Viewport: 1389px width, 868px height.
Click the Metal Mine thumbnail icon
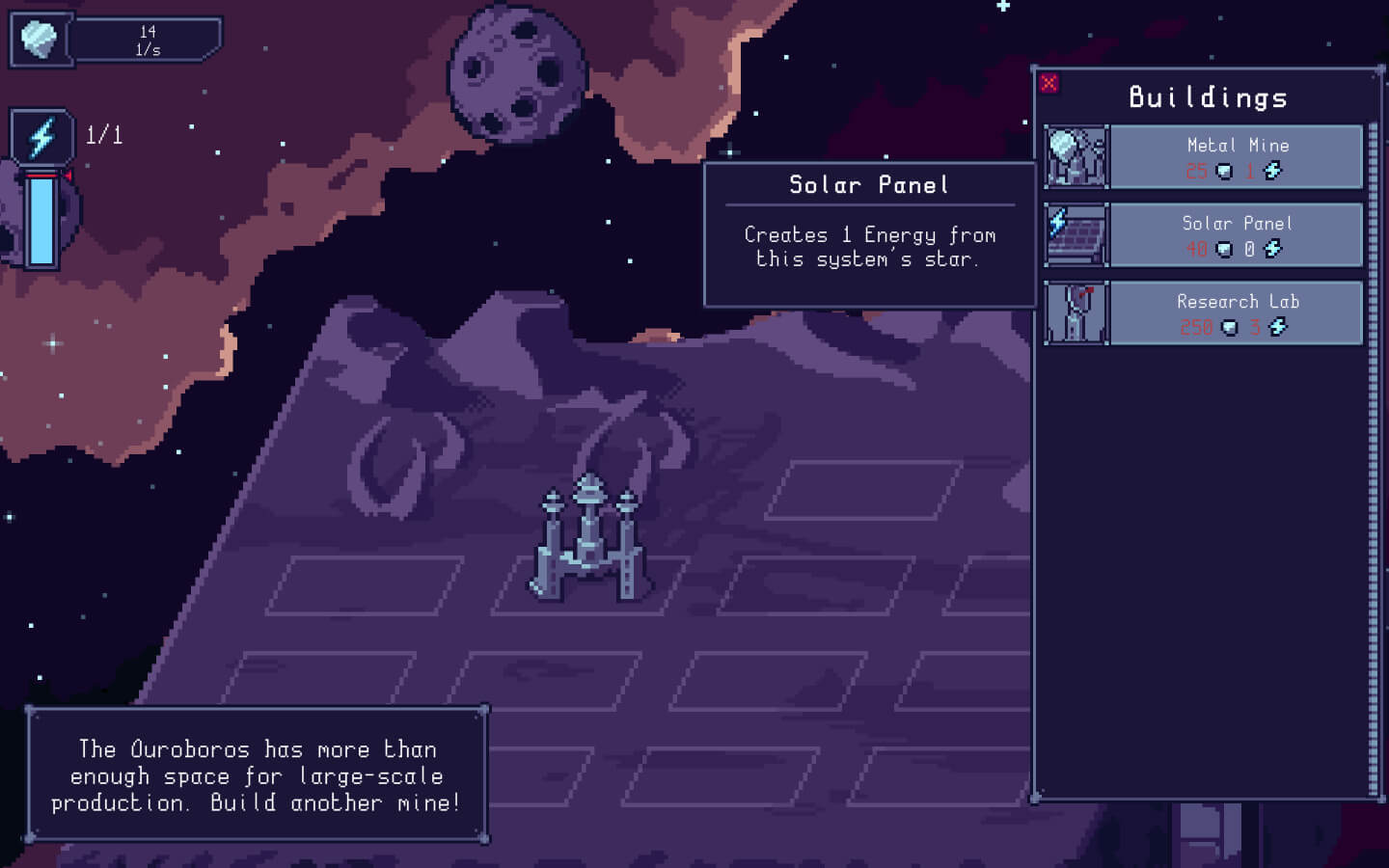click(x=1076, y=156)
